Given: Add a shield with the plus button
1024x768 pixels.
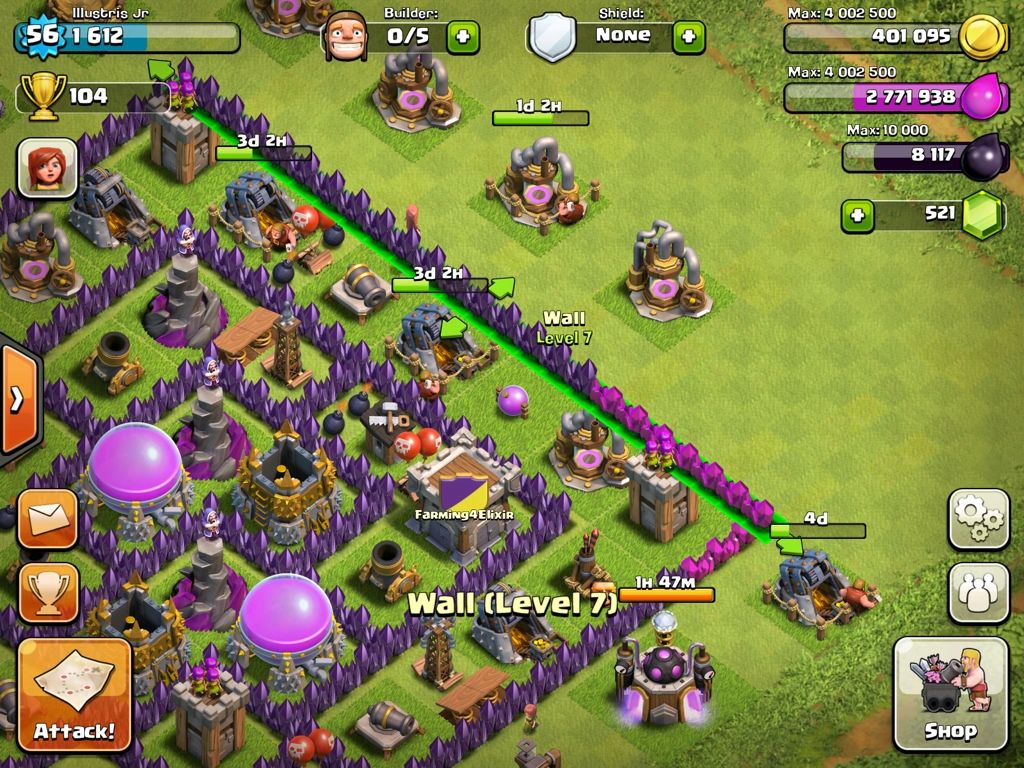Looking at the screenshot, I should (x=688, y=37).
